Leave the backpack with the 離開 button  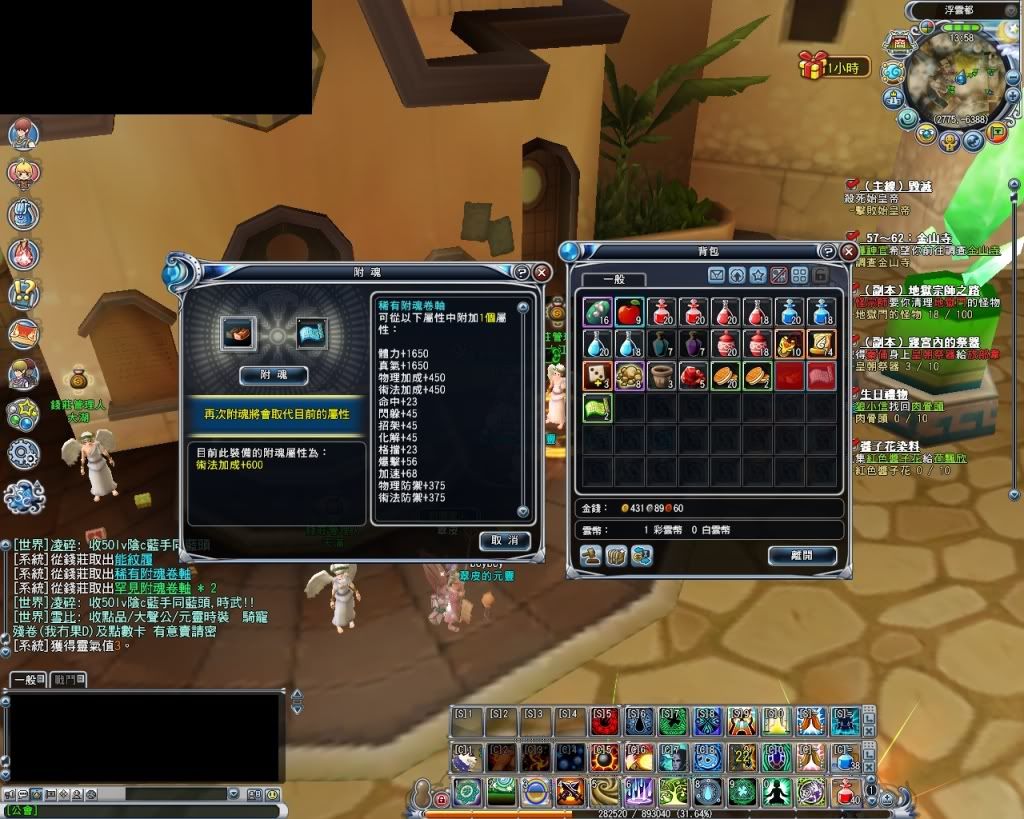click(802, 555)
